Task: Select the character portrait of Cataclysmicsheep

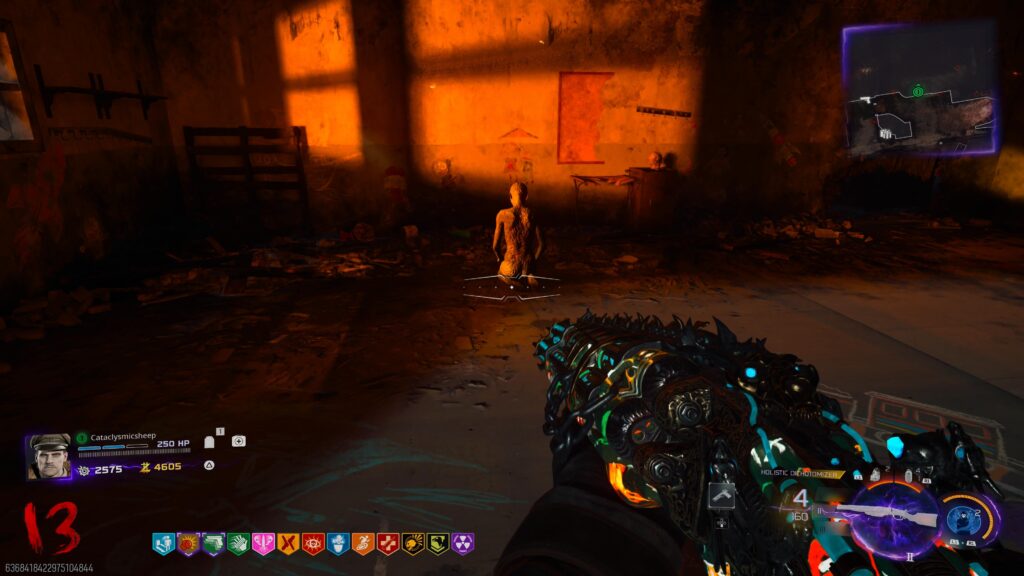Action: tap(49, 456)
